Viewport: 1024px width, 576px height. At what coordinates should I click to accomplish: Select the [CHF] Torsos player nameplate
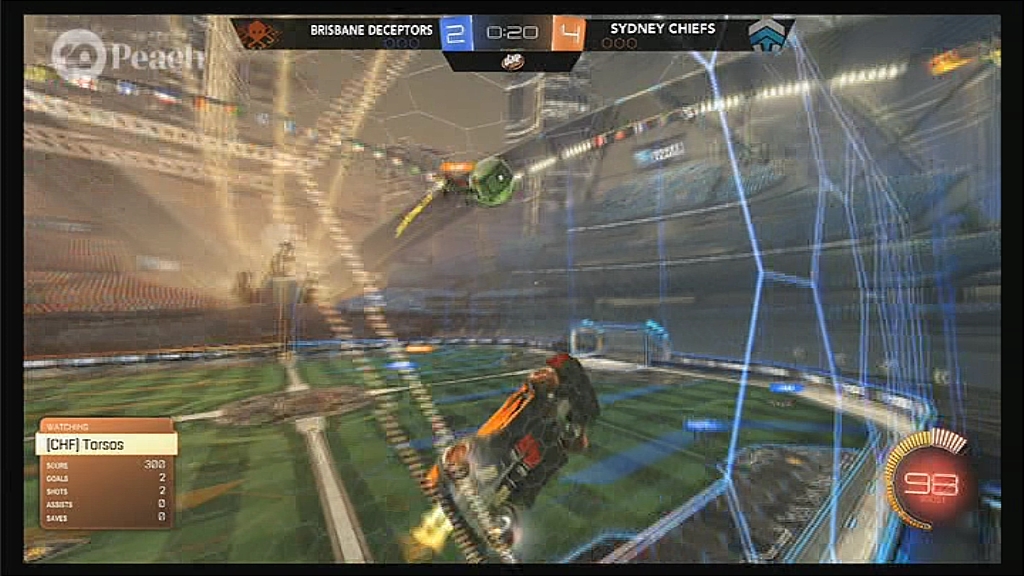tap(106, 444)
